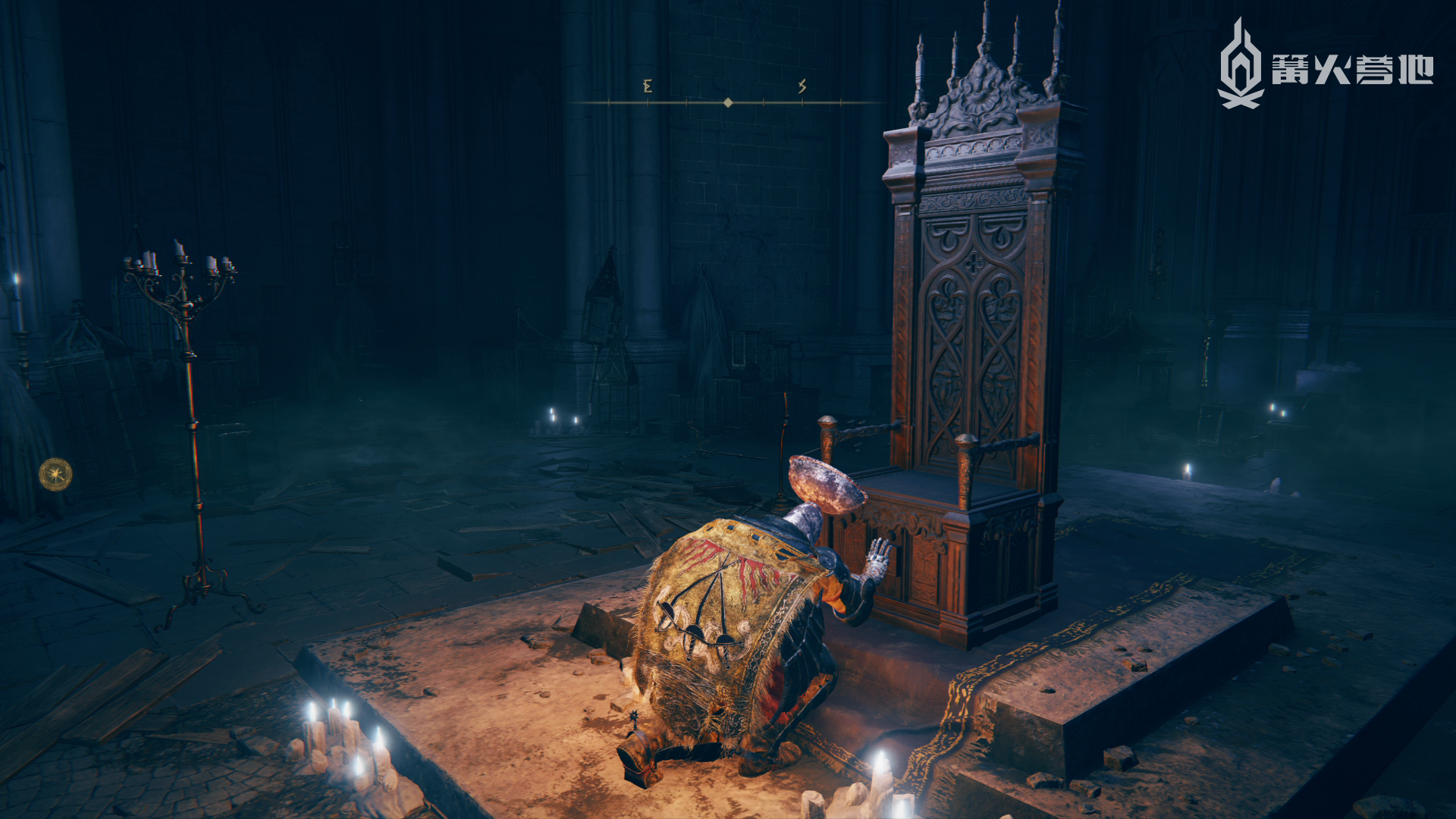Open the watermark logo with Chinese text
Screen dimensions: 1456x819
point(1324,66)
